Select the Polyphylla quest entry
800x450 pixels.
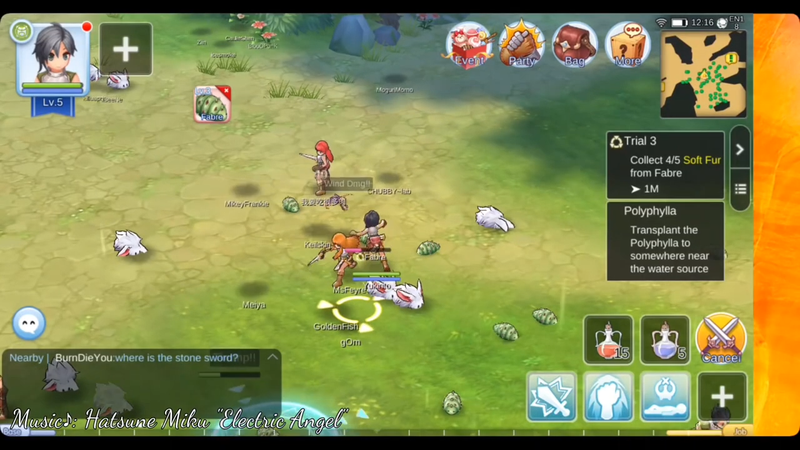pyautogui.click(x=665, y=241)
